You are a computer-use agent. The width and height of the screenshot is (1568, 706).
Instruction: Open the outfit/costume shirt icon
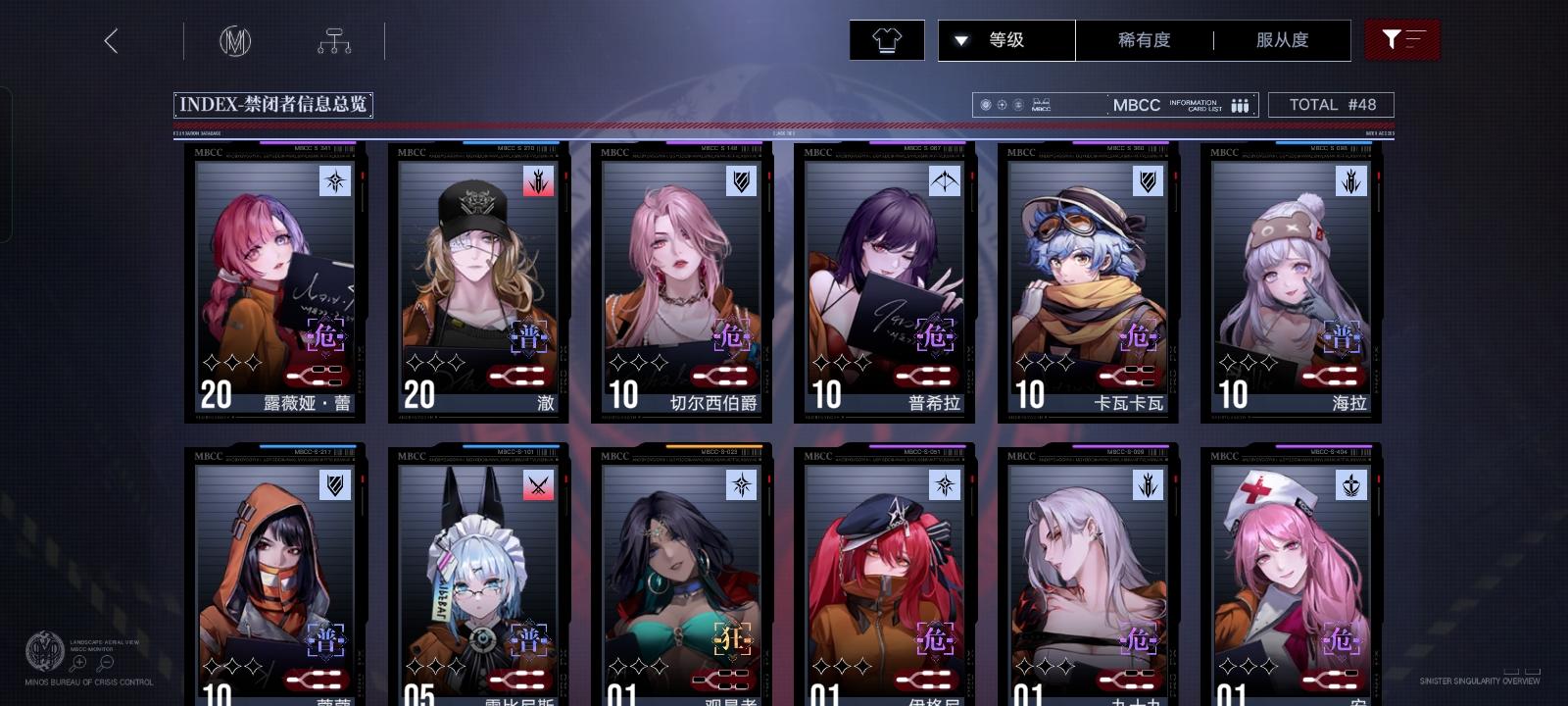tap(886, 40)
